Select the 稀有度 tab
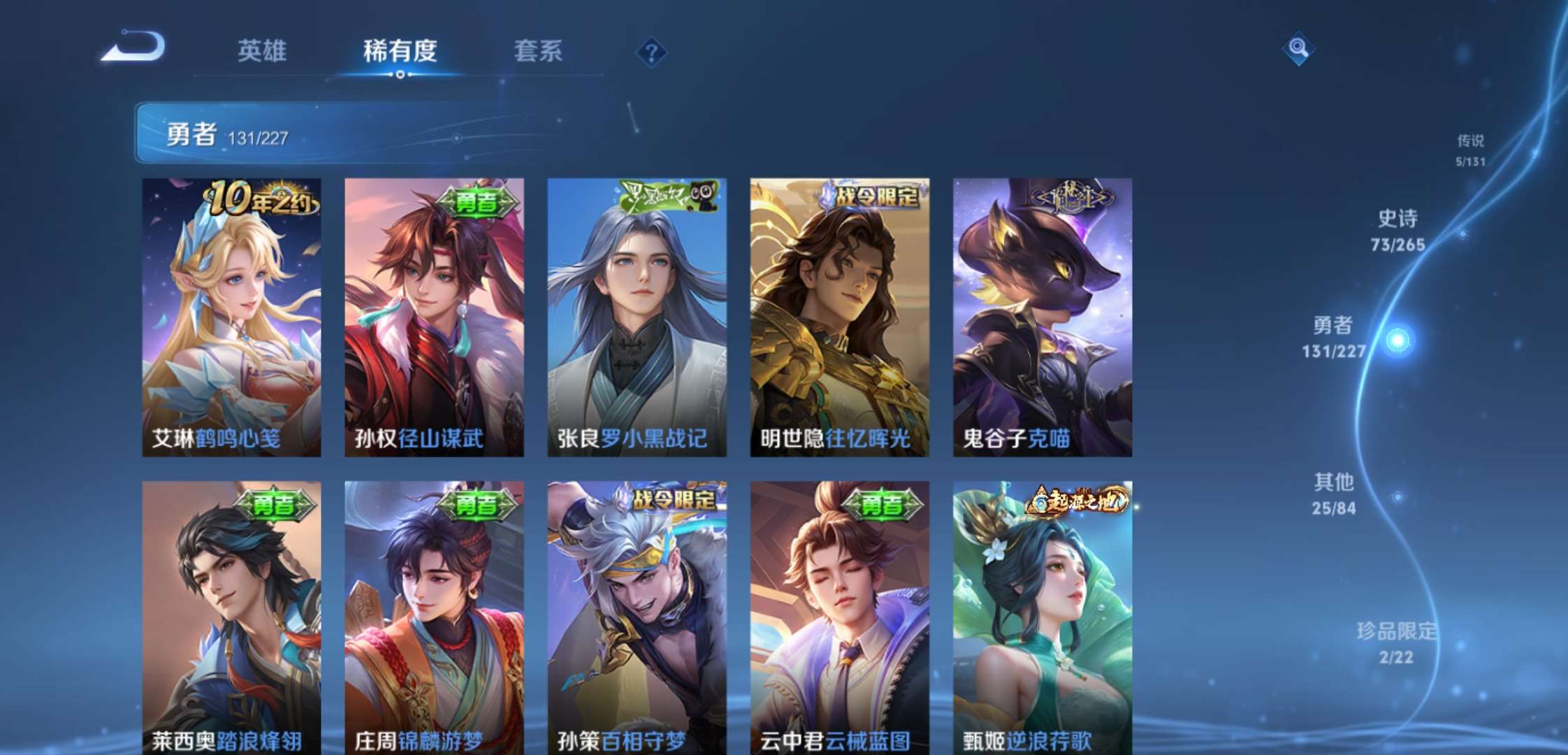The width and height of the screenshot is (1568, 755). tap(400, 51)
